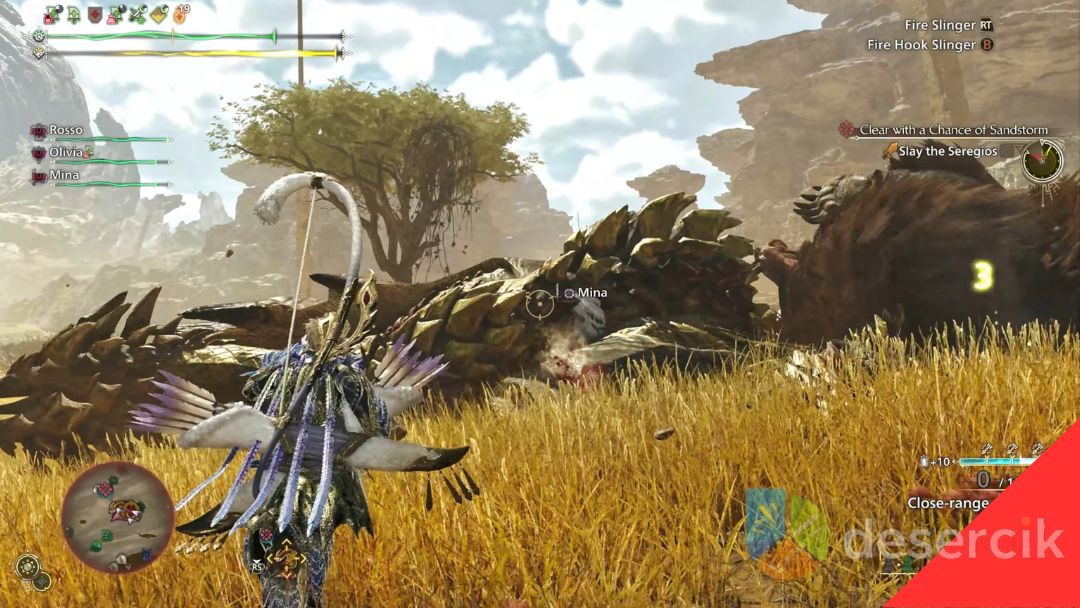Click the orange flame buff with 19 counter
The height and width of the screenshot is (608, 1080).
[x=181, y=14]
